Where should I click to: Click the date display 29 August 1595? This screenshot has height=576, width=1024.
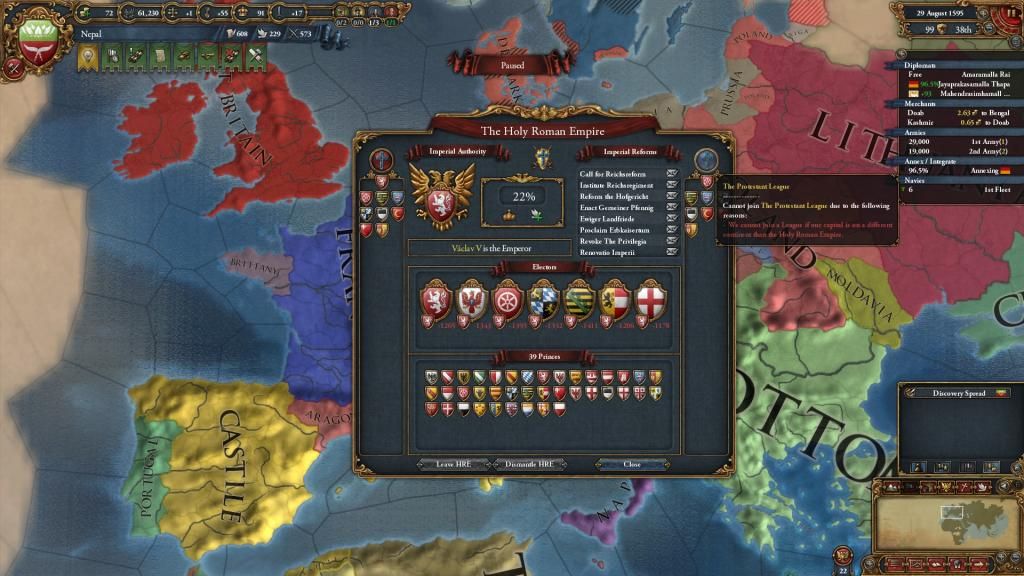[x=947, y=12]
